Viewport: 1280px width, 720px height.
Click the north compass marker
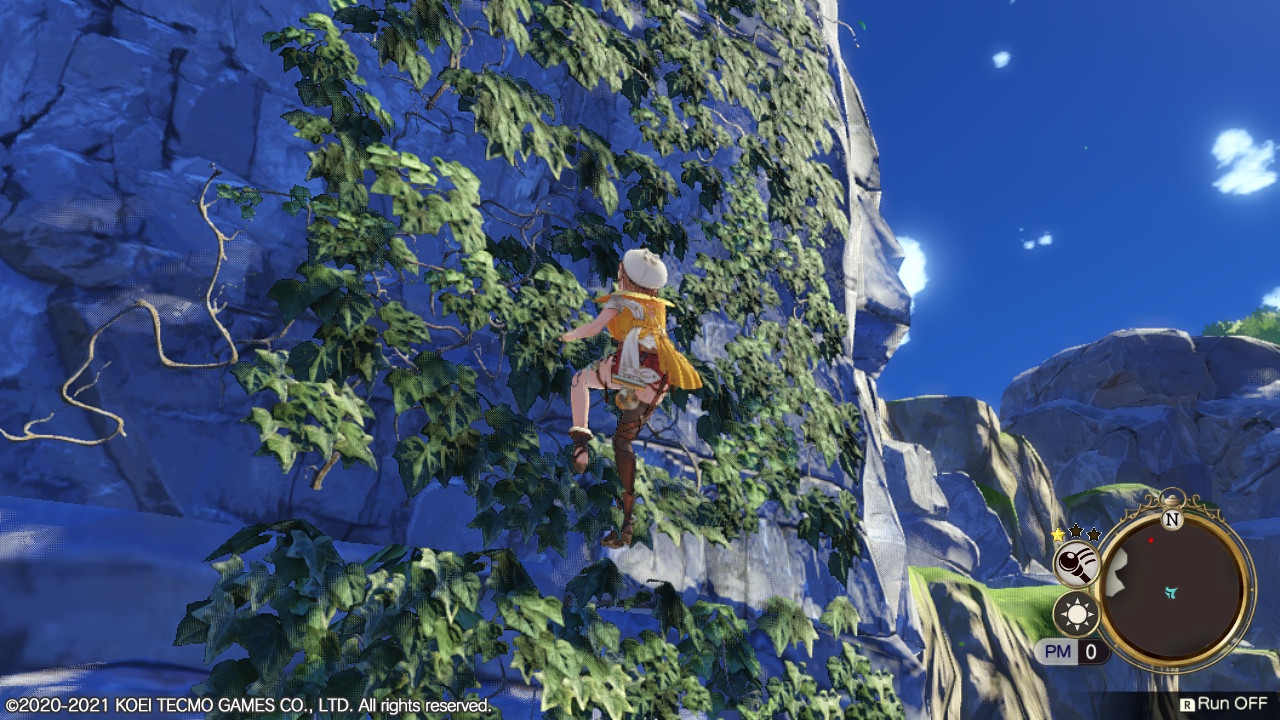coord(1173,520)
